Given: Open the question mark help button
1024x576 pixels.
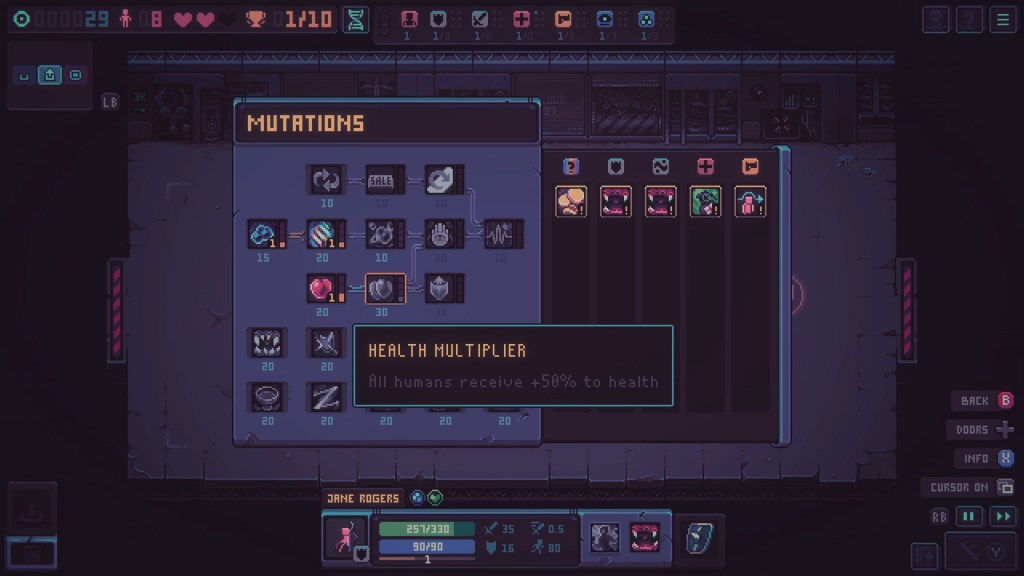Looking at the screenshot, I should click(968, 19).
